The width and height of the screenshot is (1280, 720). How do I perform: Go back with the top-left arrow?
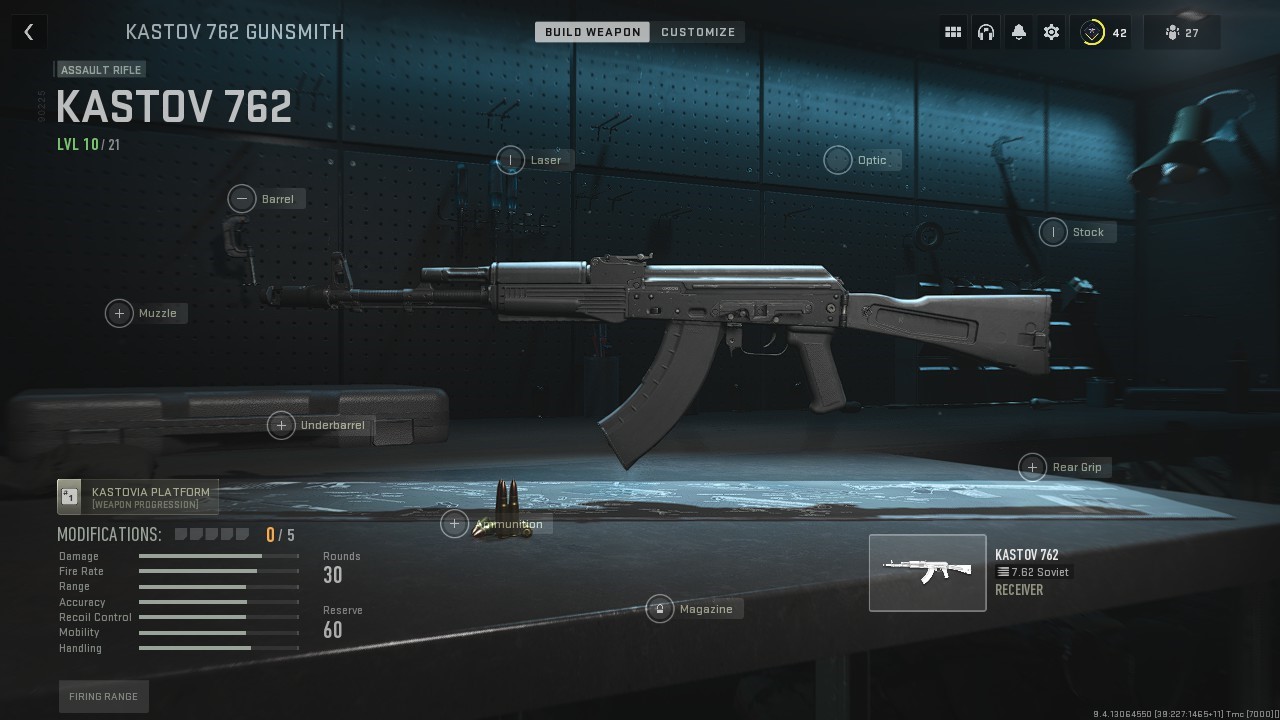pyautogui.click(x=29, y=32)
